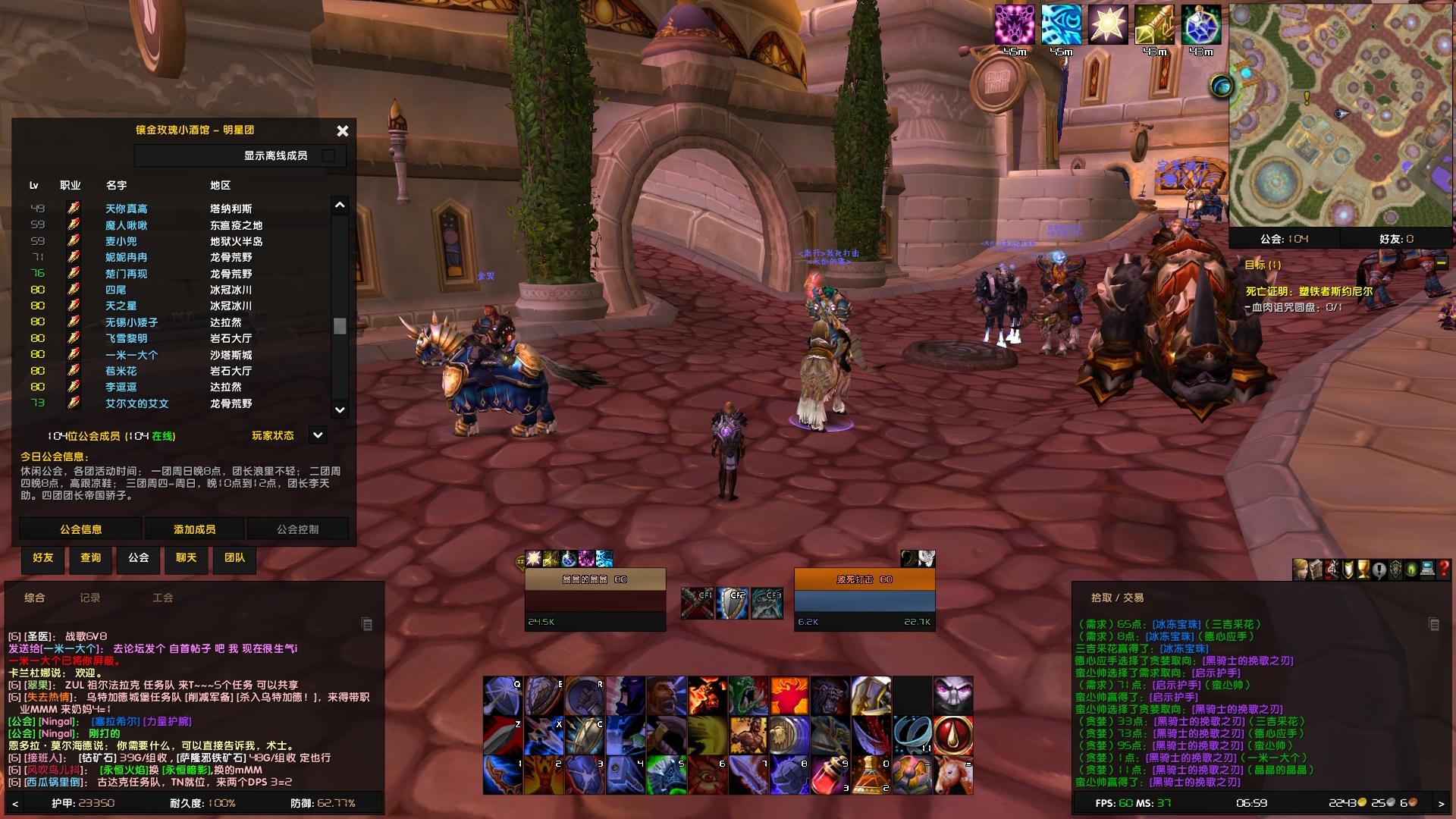Screen dimensions: 1456x819
Task: Switch to the 工会 chat tab
Action: [x=164, y=598]
